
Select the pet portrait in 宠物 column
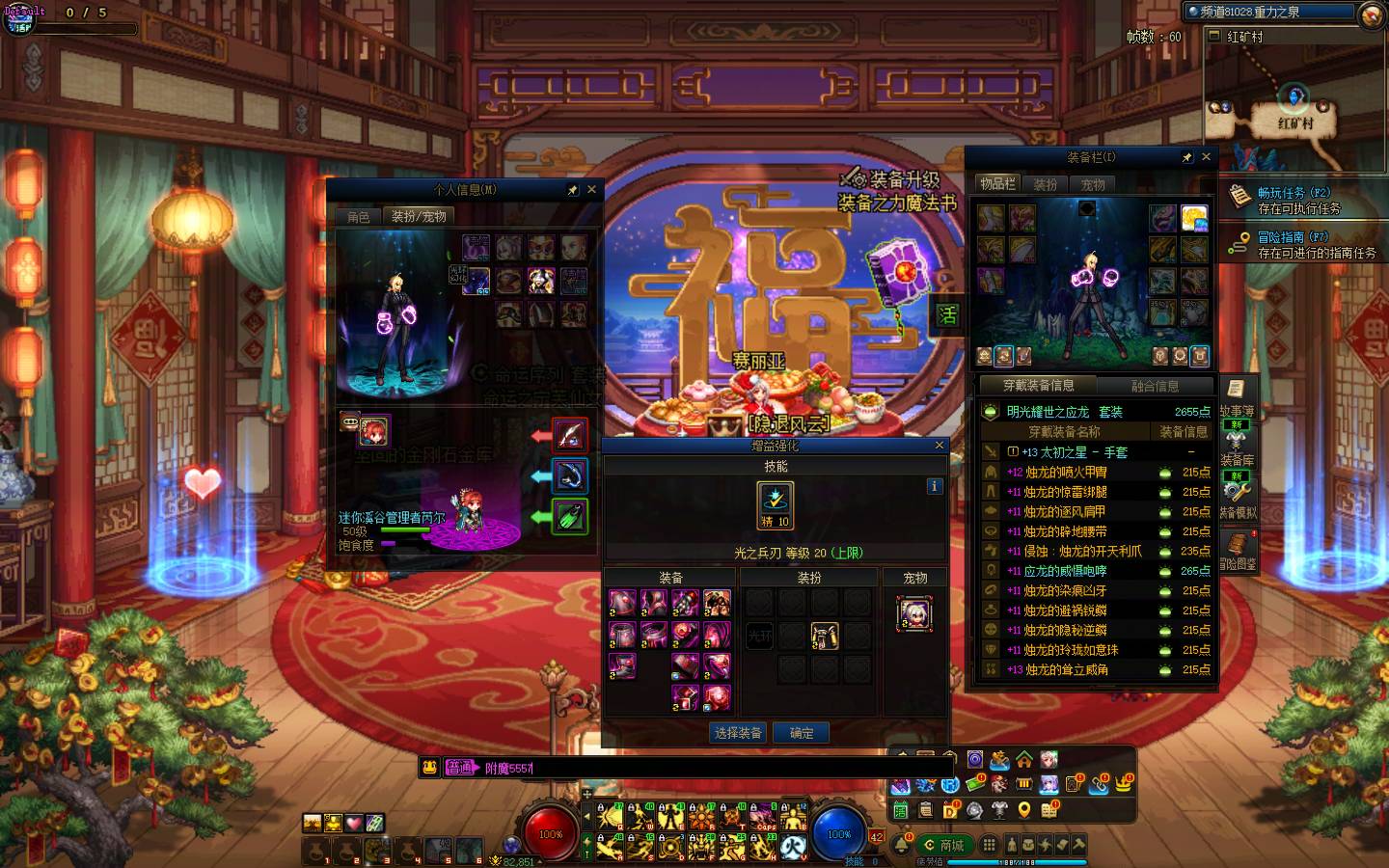tap(913, 613)
